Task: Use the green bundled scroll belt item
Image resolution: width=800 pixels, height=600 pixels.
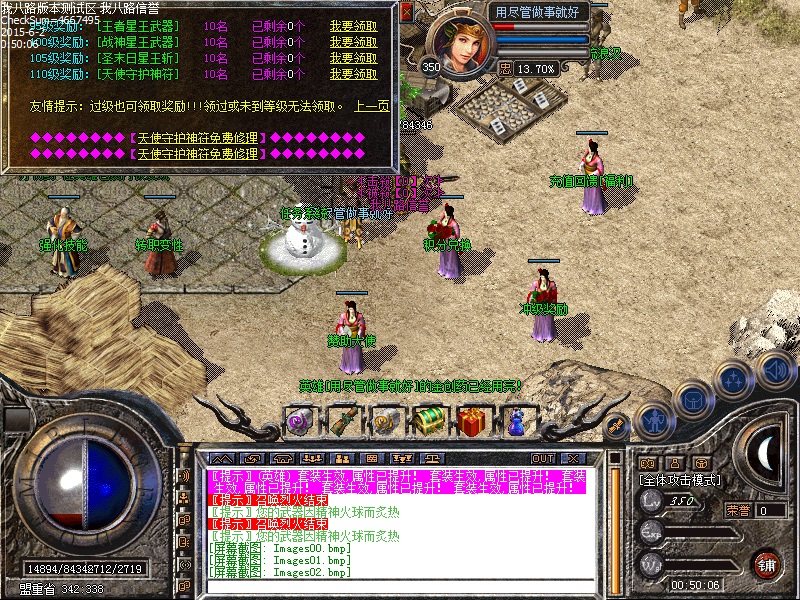Action: (x=343, y=419)
